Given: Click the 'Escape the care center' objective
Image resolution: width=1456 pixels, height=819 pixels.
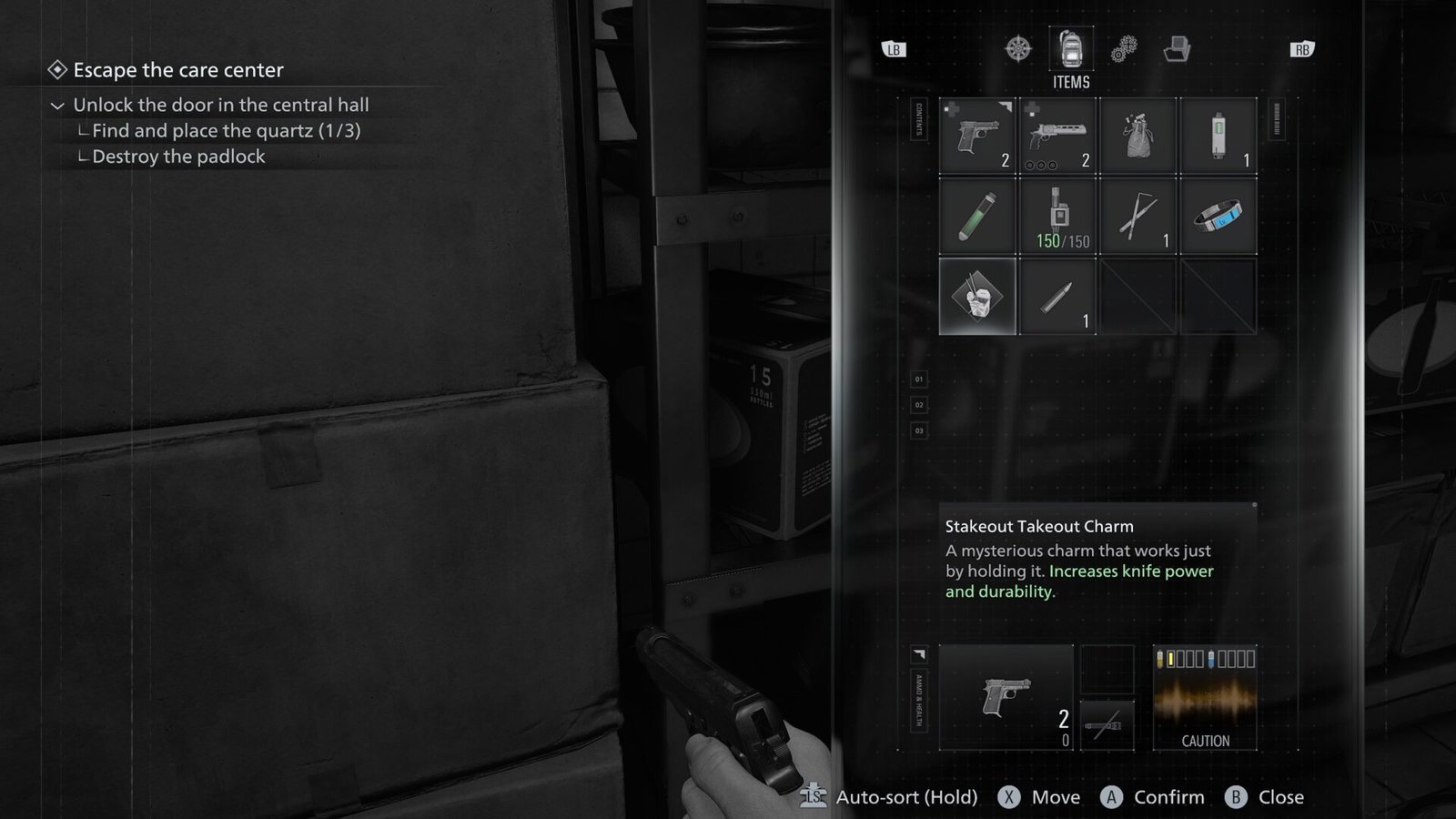Looking at the screenshot, I should coord(178,70).
